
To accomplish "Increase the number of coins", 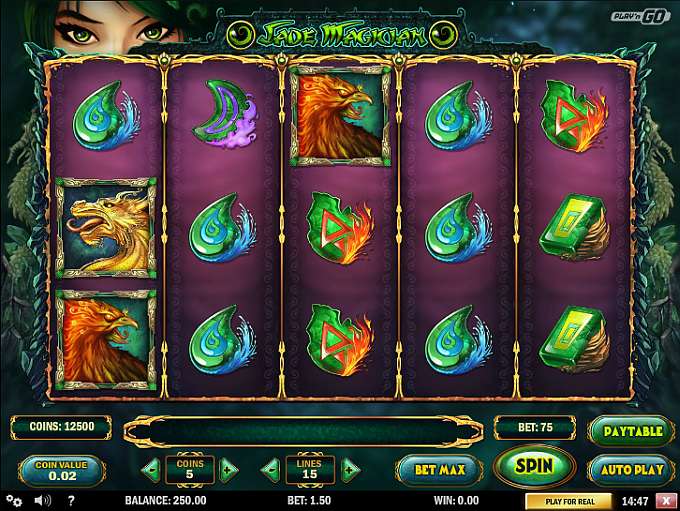I will tap(229, 468).
